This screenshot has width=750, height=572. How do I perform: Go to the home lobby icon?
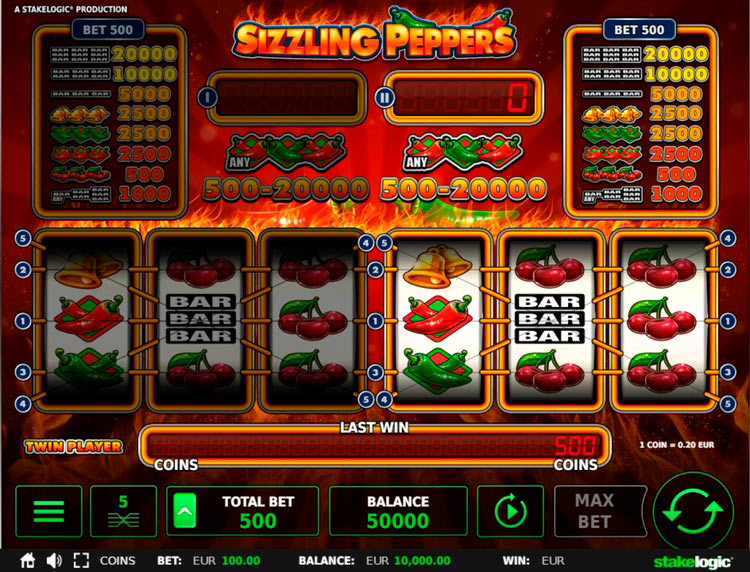pyautogui.click(x=28, y=561)
